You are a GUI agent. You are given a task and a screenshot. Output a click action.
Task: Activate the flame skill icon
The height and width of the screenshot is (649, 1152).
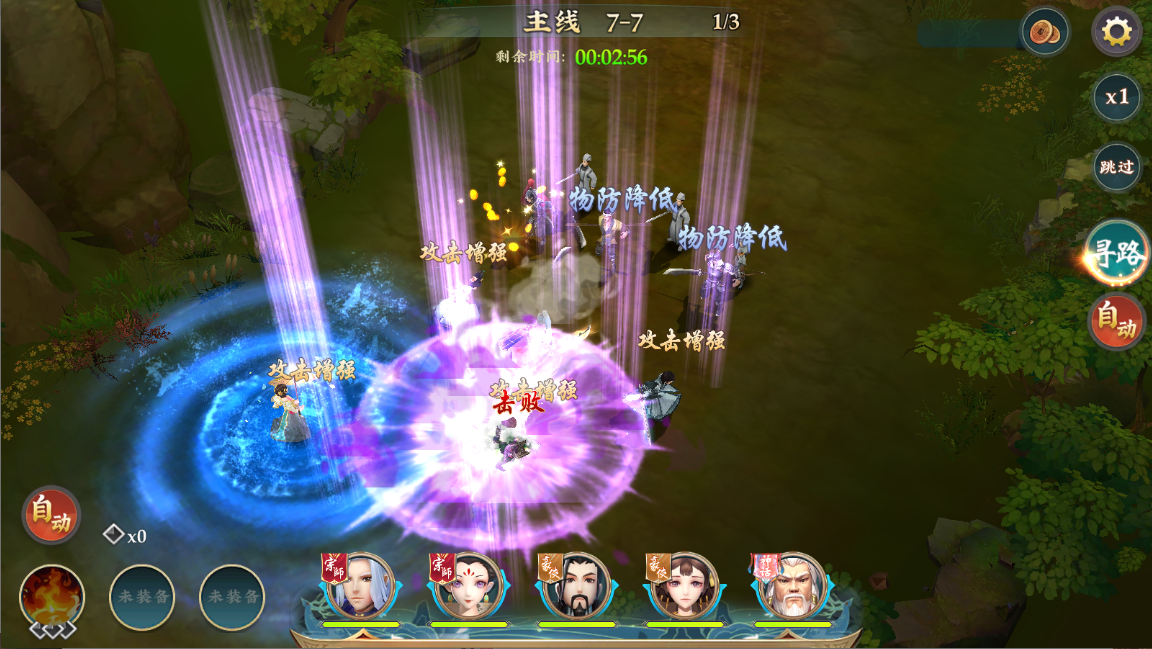point(52,597)
